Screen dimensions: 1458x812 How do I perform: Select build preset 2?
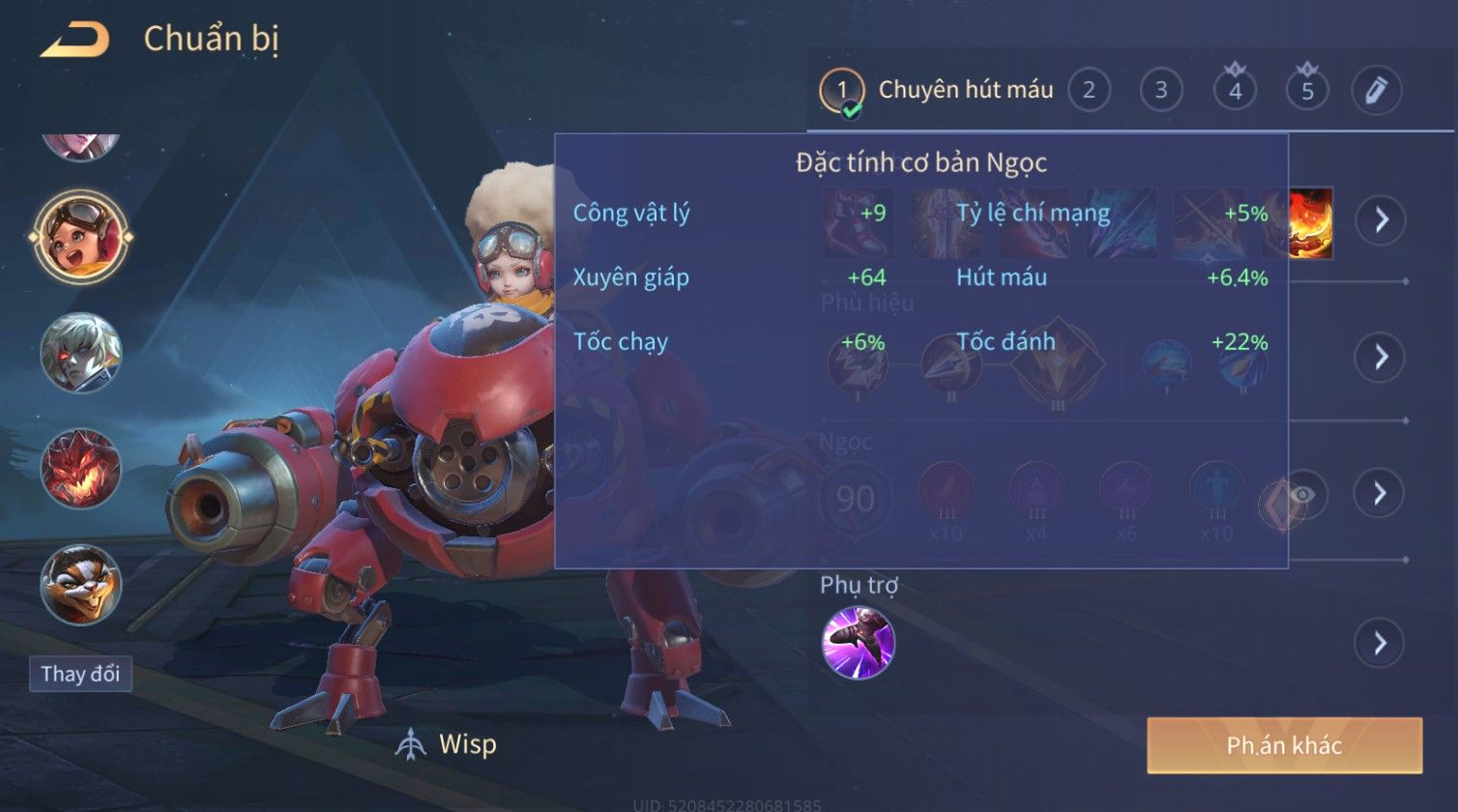coord(1089,91)
